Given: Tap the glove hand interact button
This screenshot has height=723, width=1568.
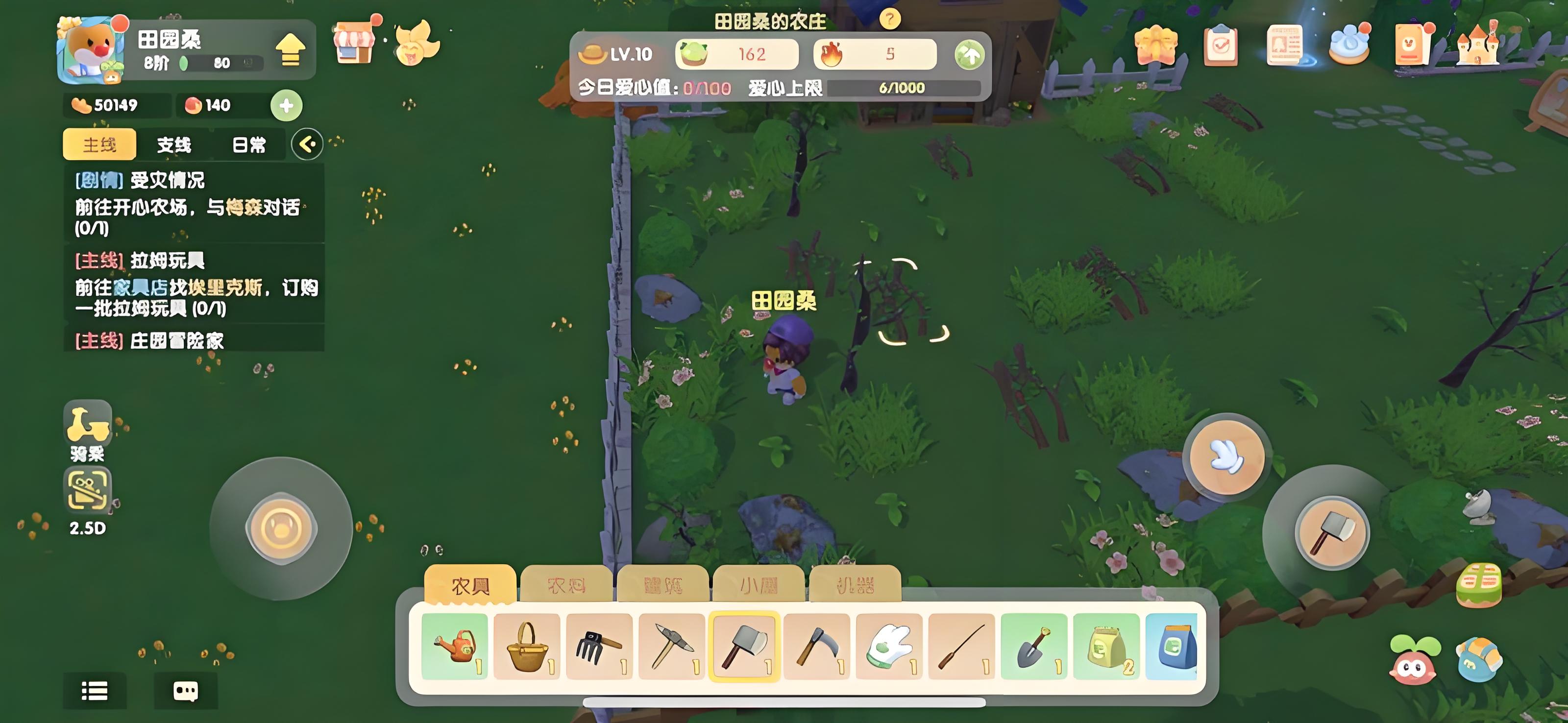Looking at the screenshot, I should tap(1226, 457).
